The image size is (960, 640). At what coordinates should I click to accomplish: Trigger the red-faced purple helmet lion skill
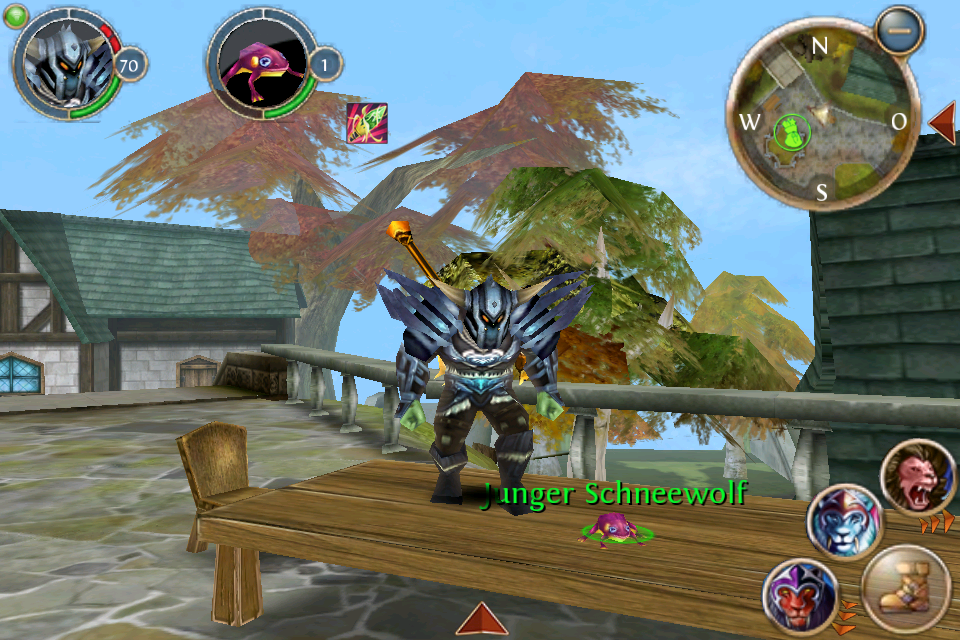pos(799,596)
